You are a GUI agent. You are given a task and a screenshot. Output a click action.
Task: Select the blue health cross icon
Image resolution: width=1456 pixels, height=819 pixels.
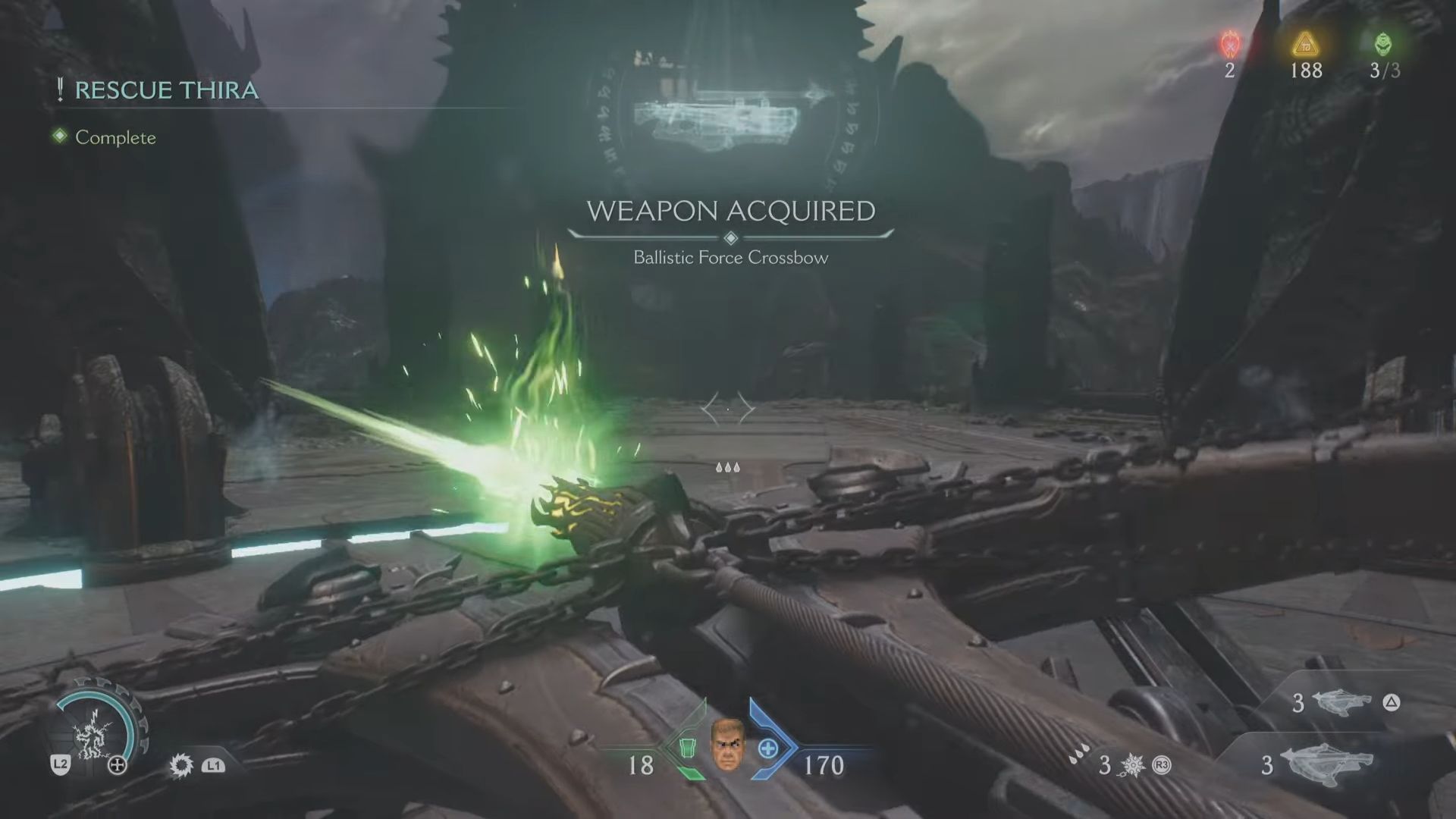(768, 748)
